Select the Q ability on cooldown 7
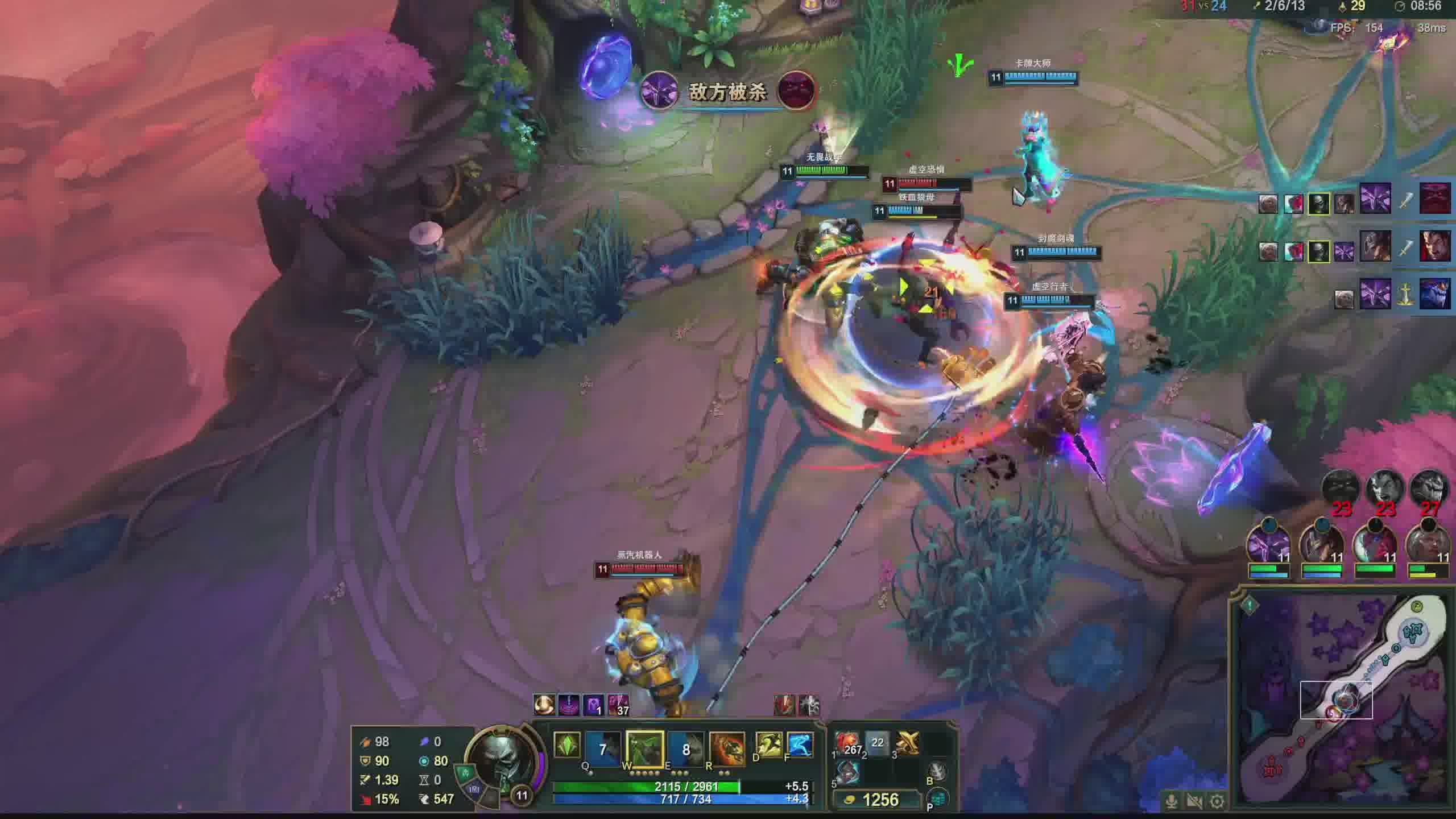 click(x=603, y=748)
